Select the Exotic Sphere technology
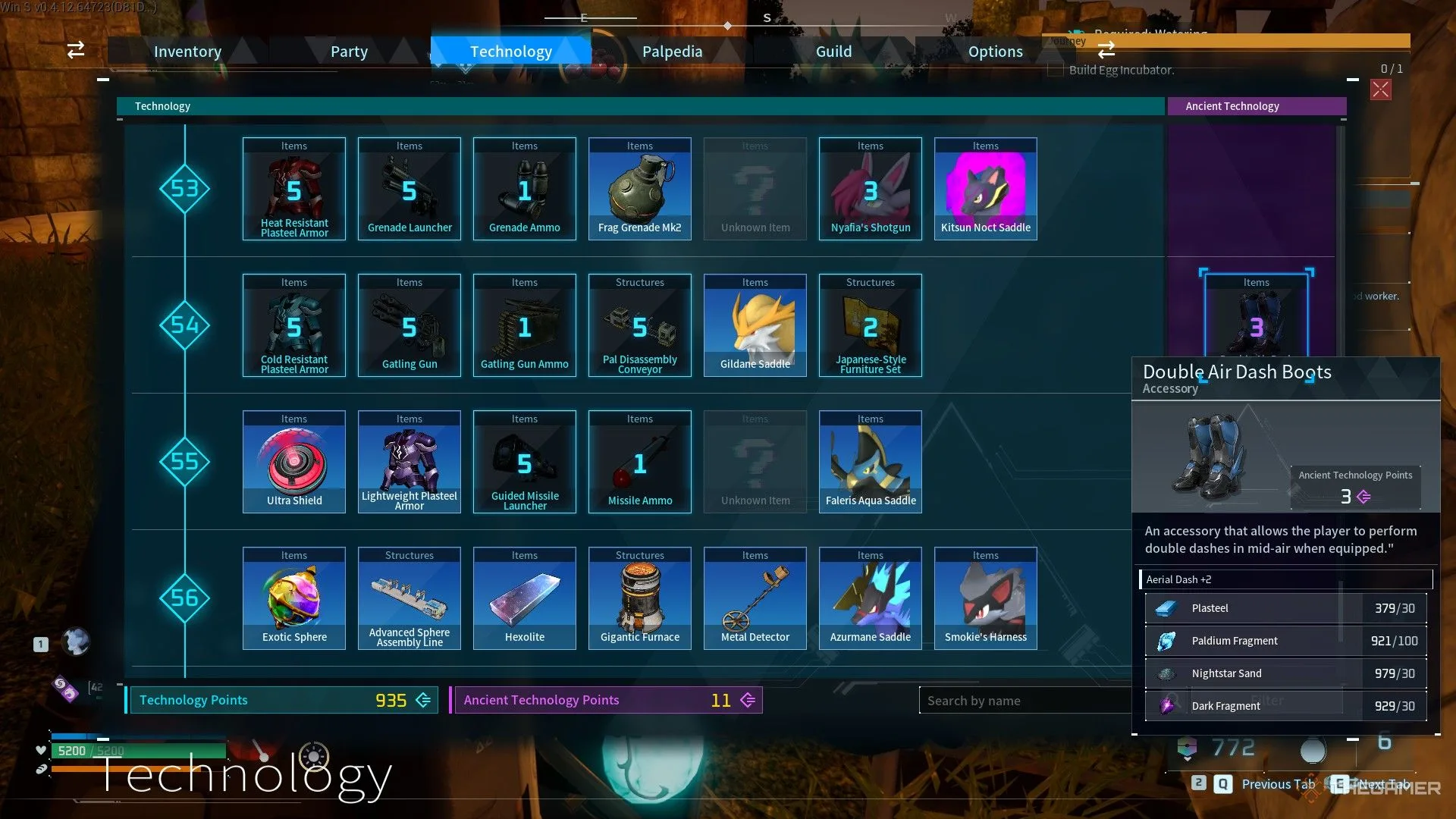Screen dimensions: 1456x819 coord(294,598)
